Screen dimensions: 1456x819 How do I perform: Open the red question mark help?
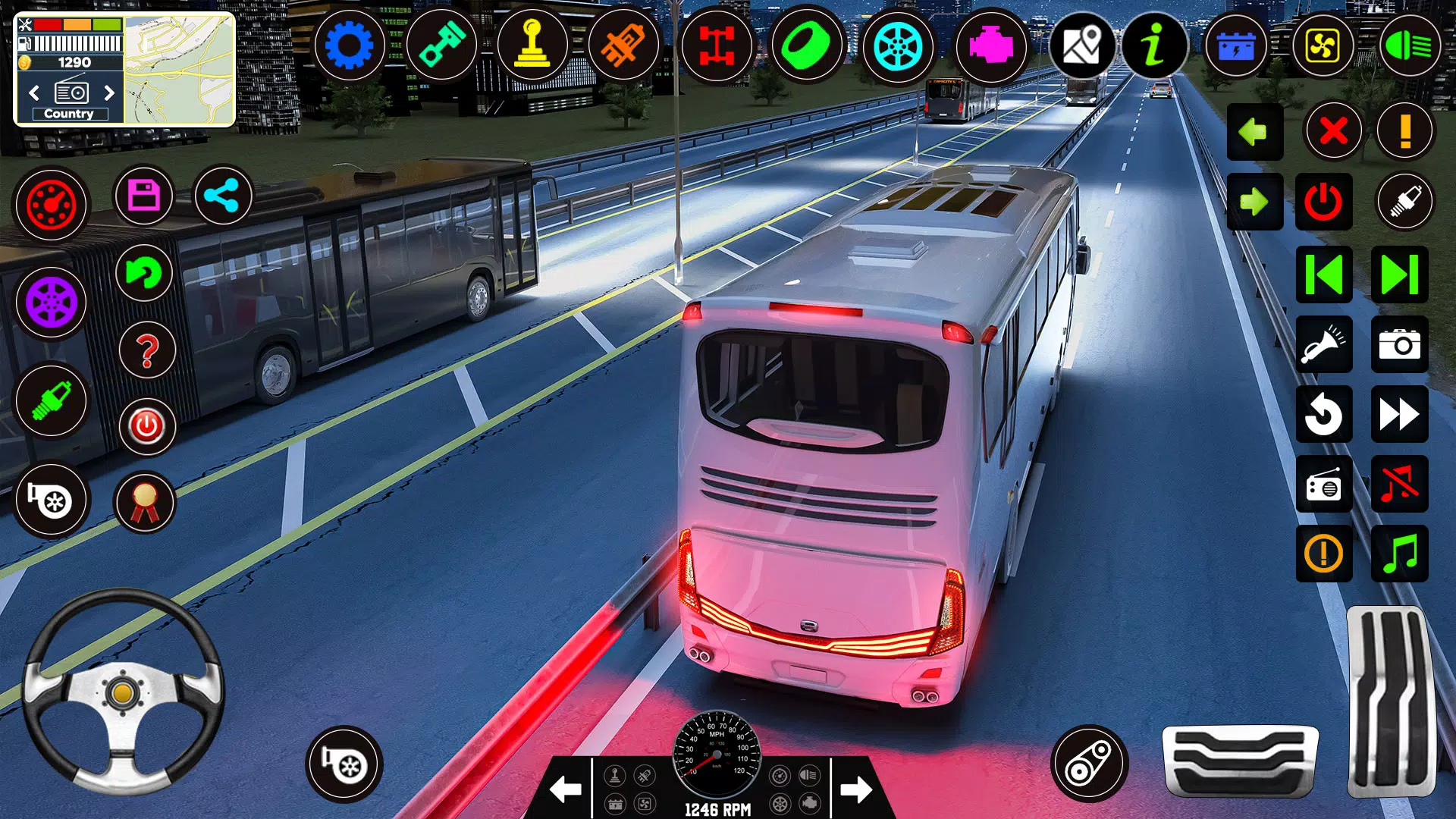(x=147, y=350)
